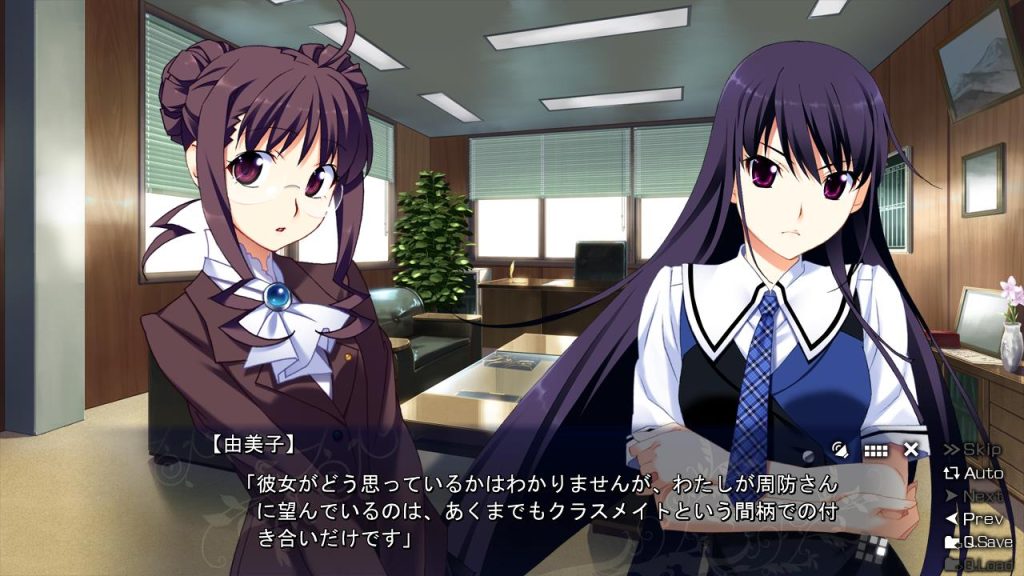The height and width of the screenshot is (576, 1024).
Task: Replay voice using the speaker icon
Action: pos(842,450)
